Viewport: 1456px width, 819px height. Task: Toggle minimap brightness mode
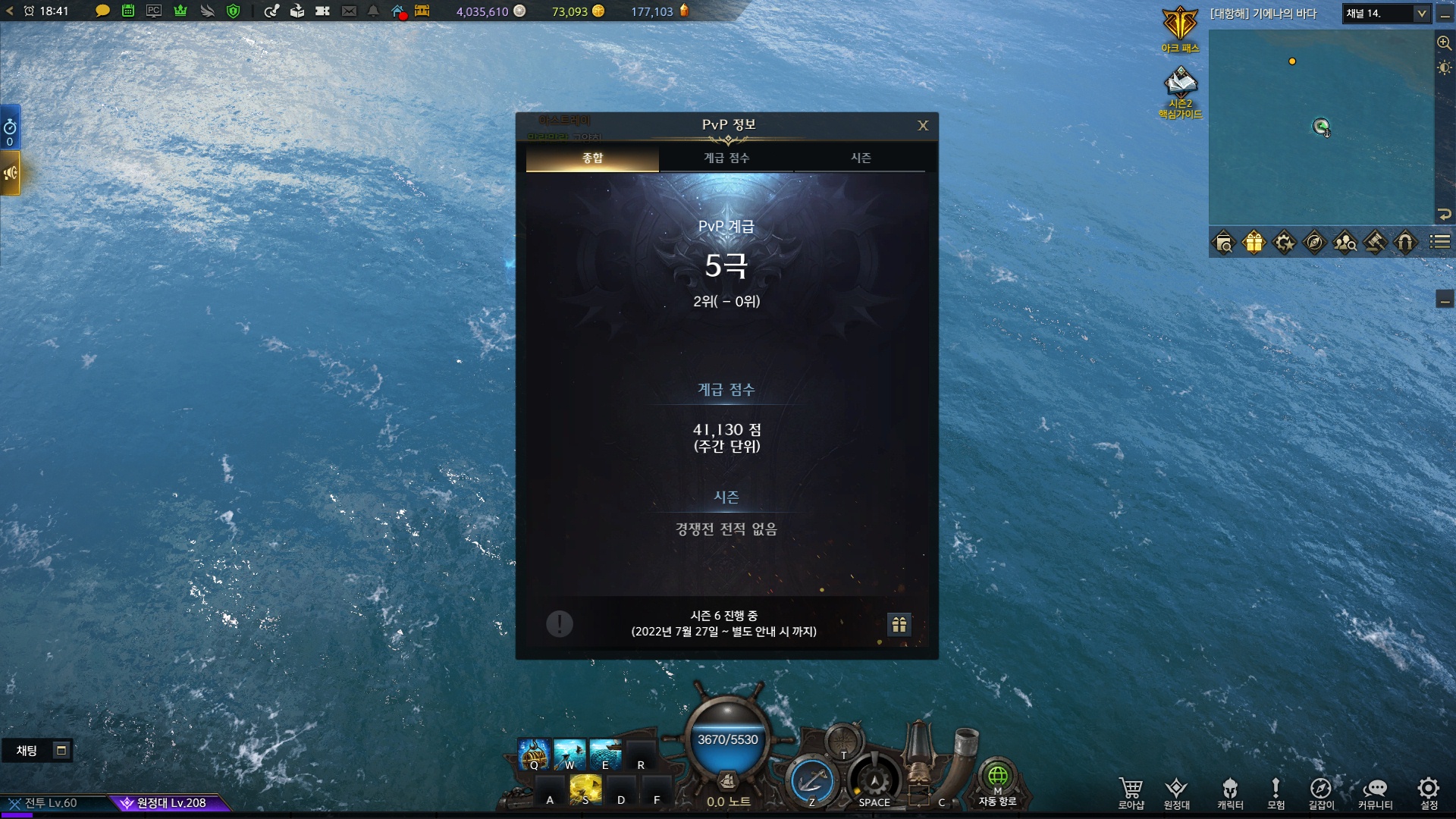tap(1444, 68)
